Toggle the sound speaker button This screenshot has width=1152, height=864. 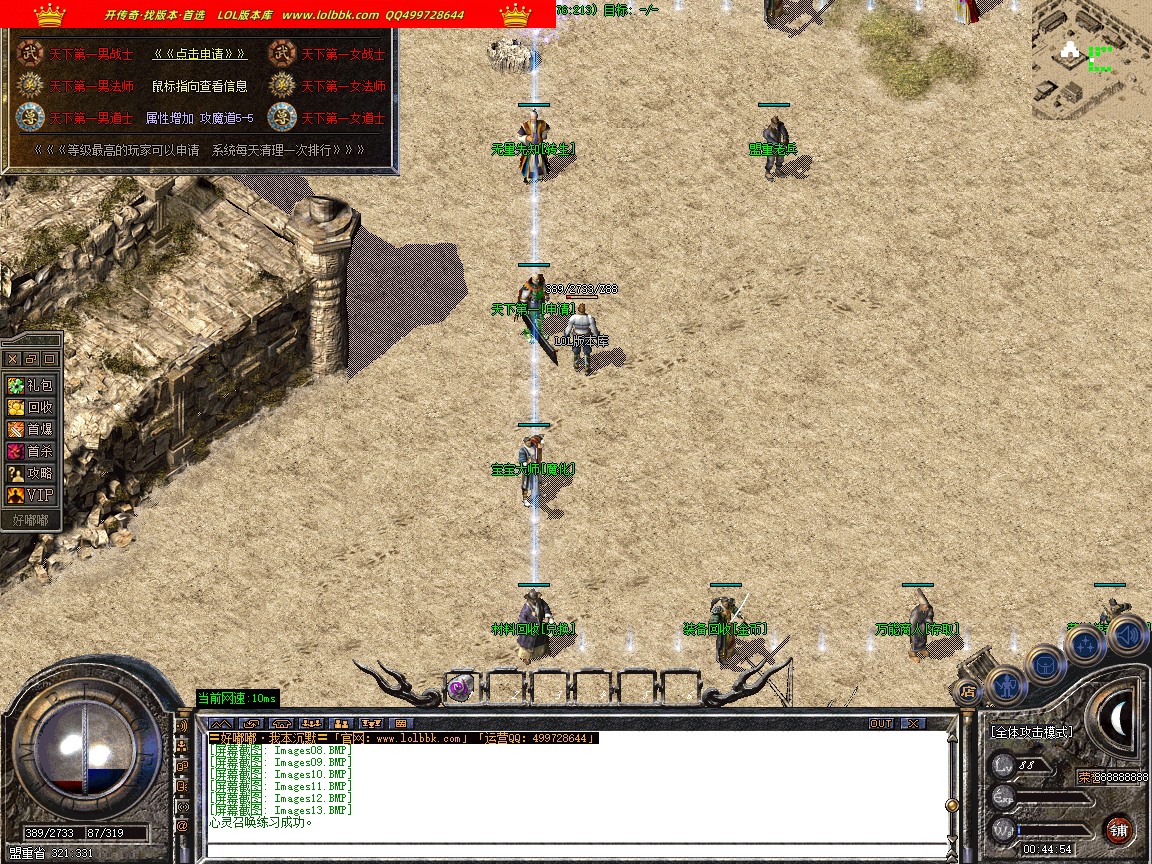1127,635
